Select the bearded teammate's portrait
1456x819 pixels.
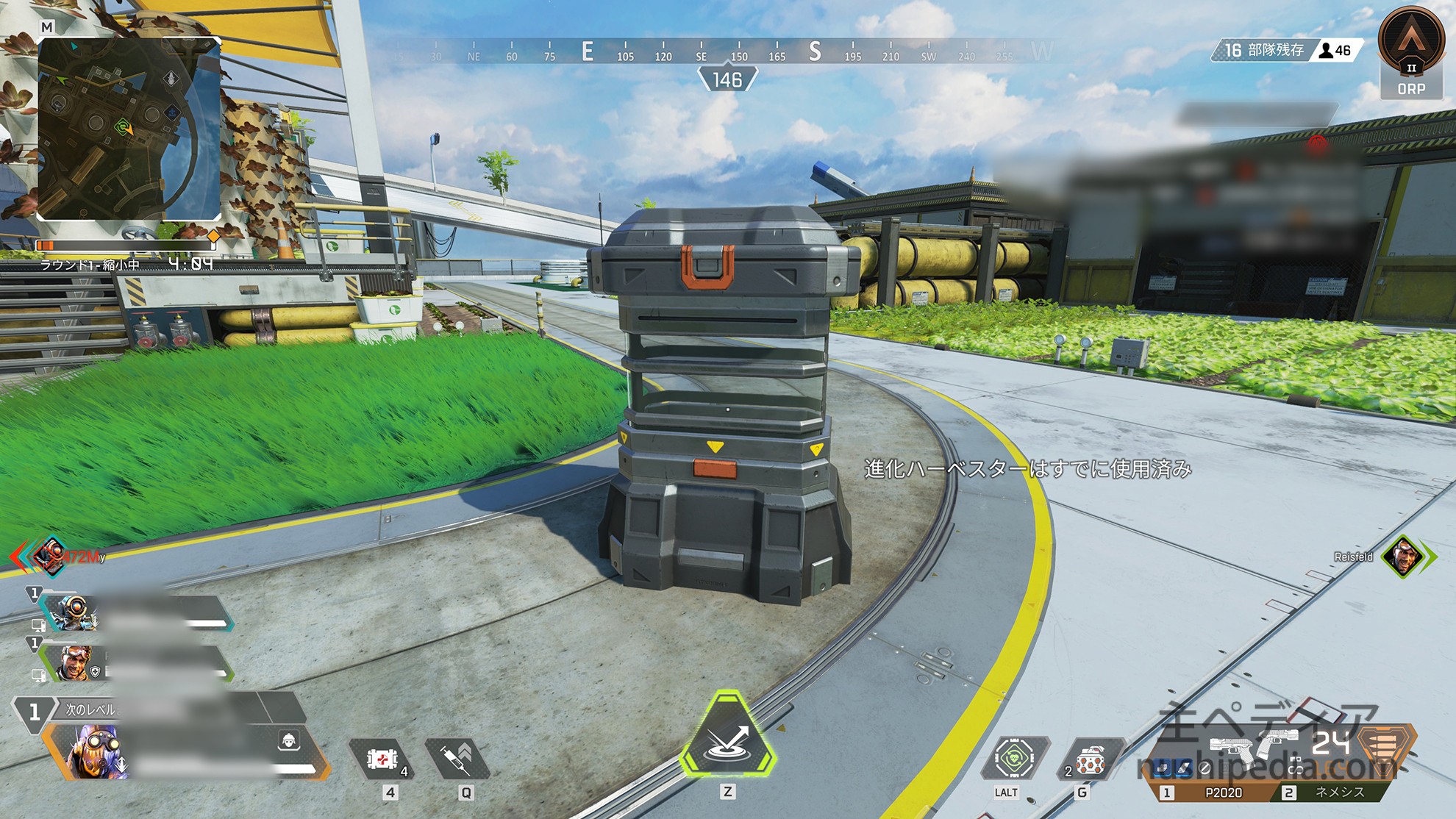pyautogui.click(x=76, y=662)
